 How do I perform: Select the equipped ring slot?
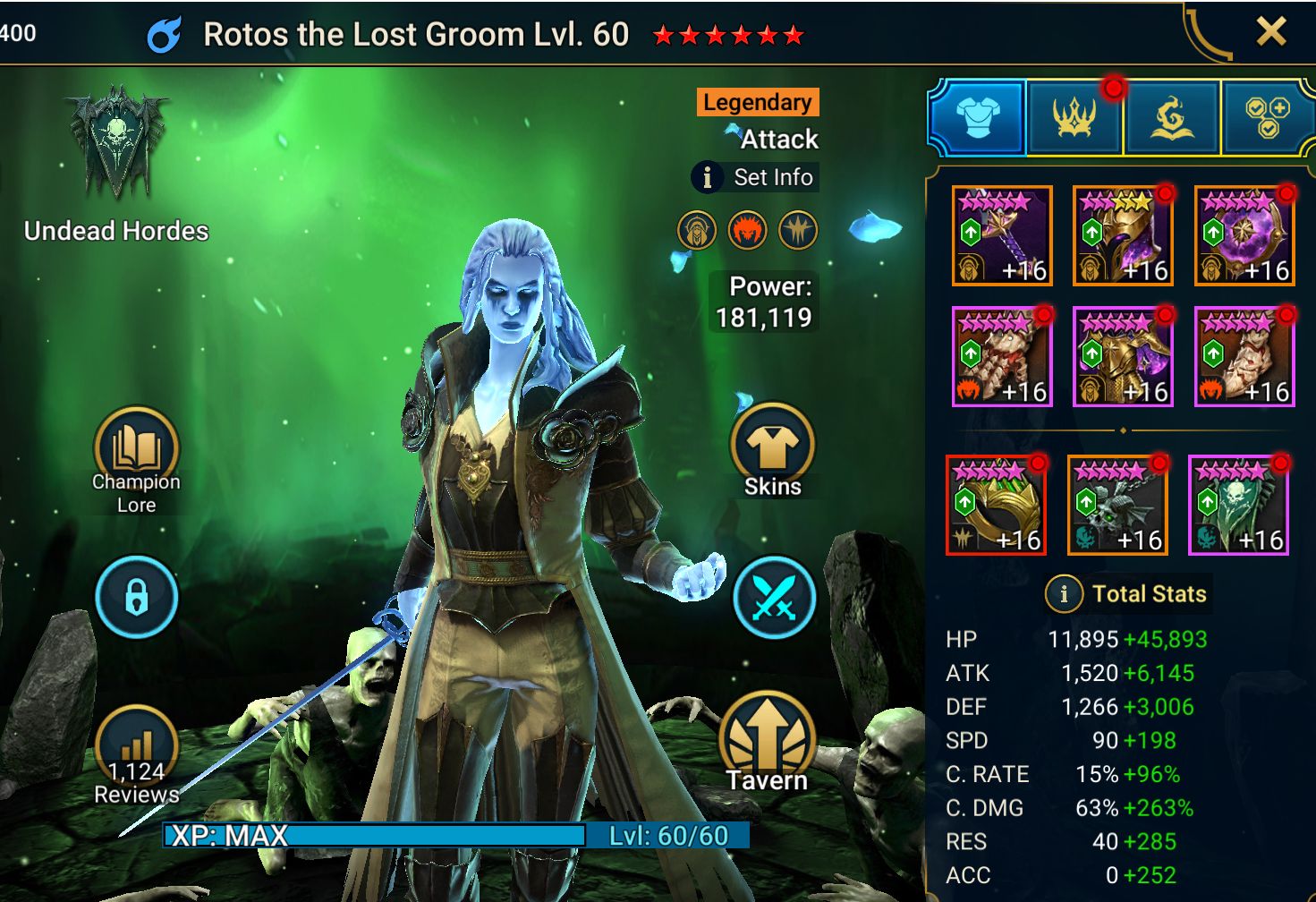point(996,505)
